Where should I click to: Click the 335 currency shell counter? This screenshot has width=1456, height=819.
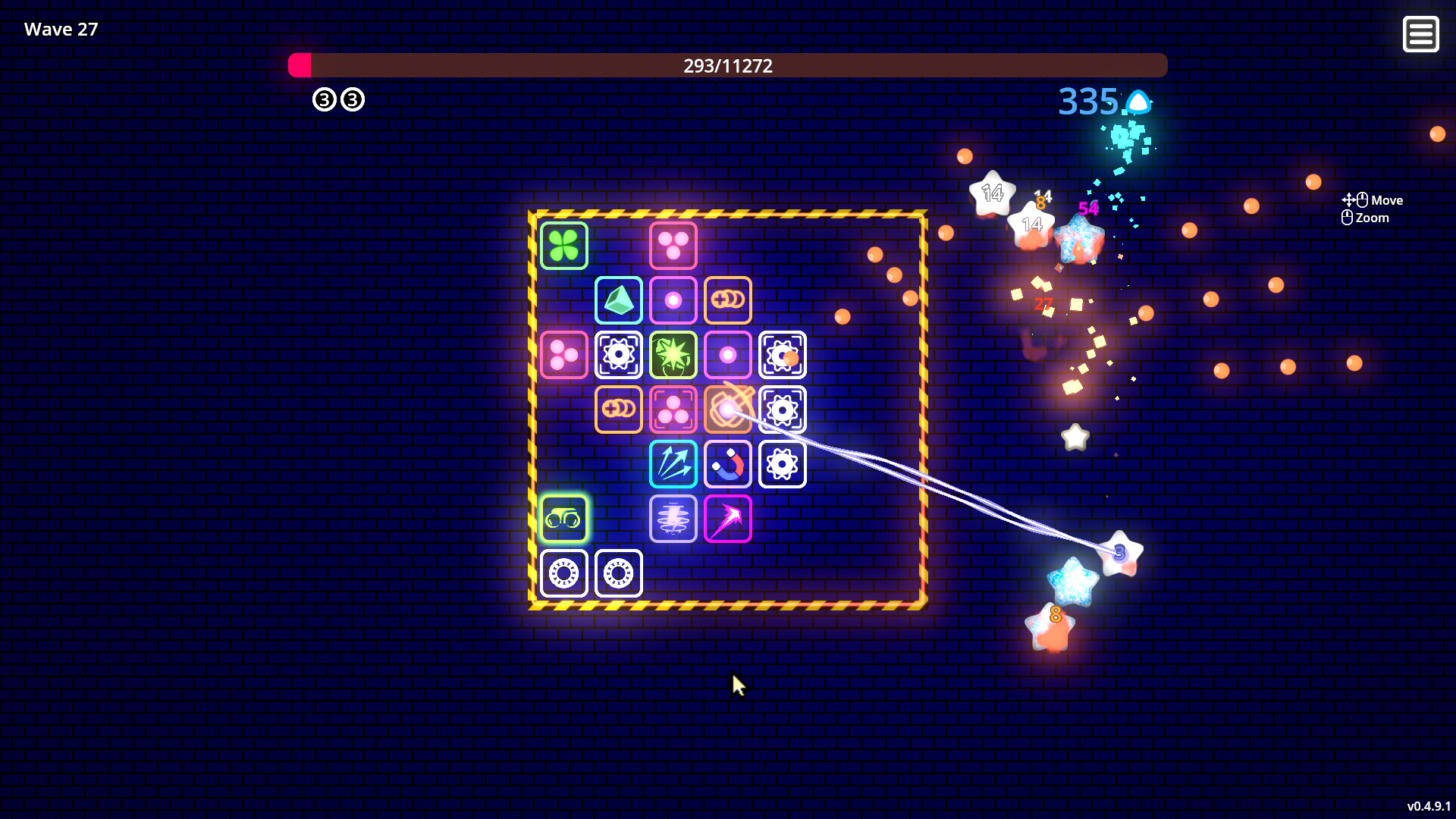(1087, 102)
